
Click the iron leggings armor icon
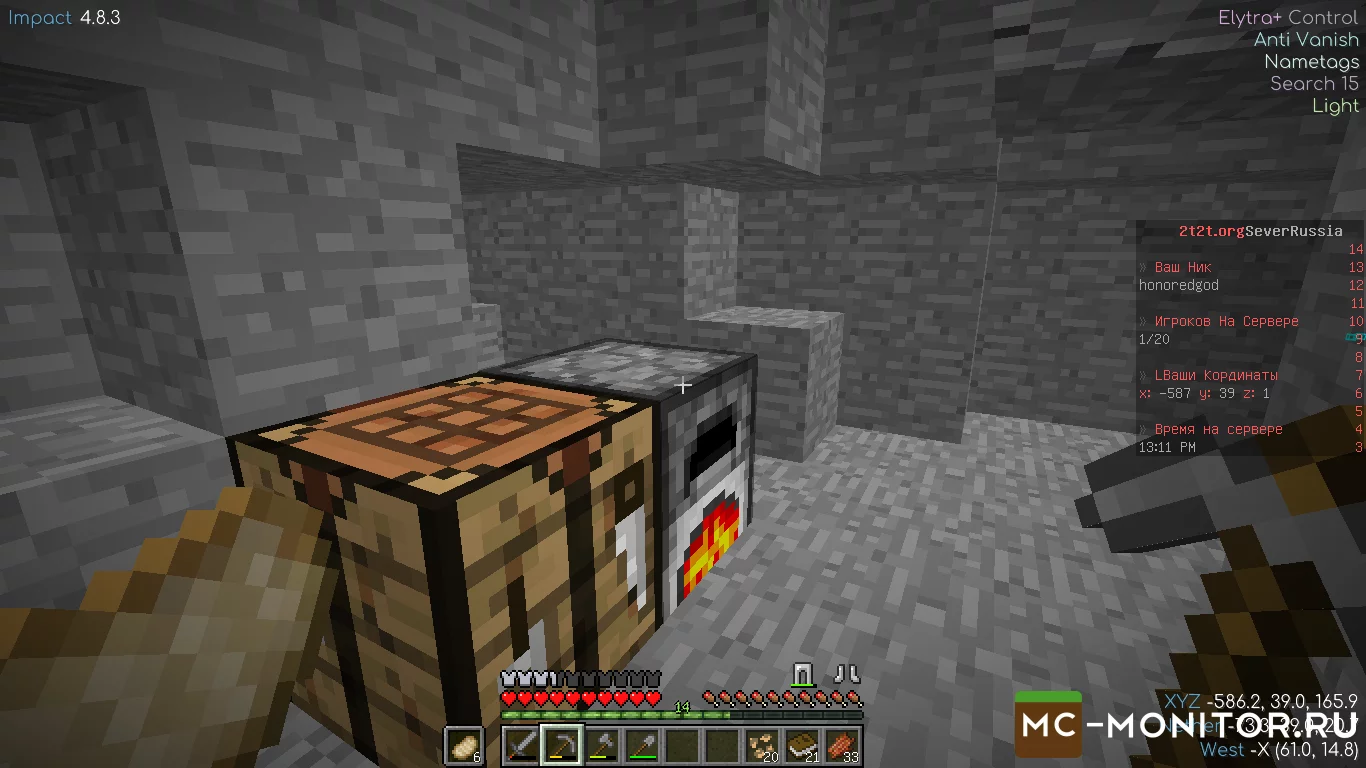coord(805,673)
